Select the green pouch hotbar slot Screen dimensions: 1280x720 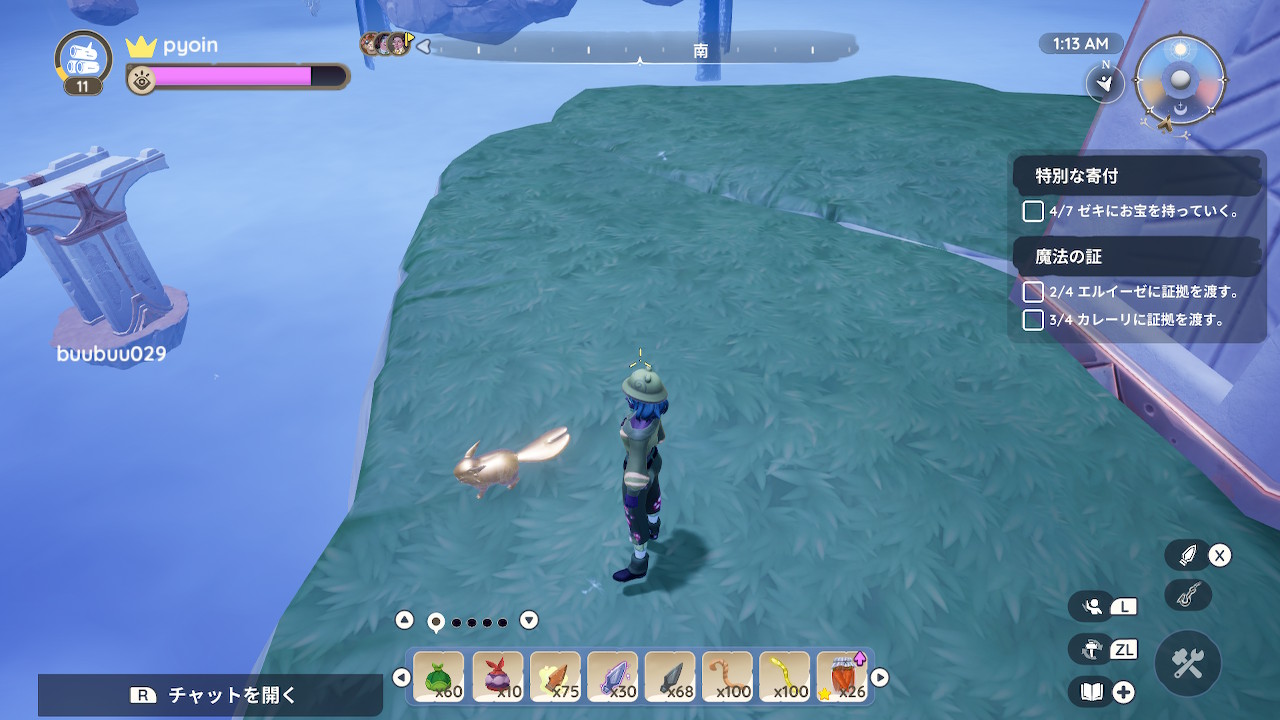click(439, 677)
